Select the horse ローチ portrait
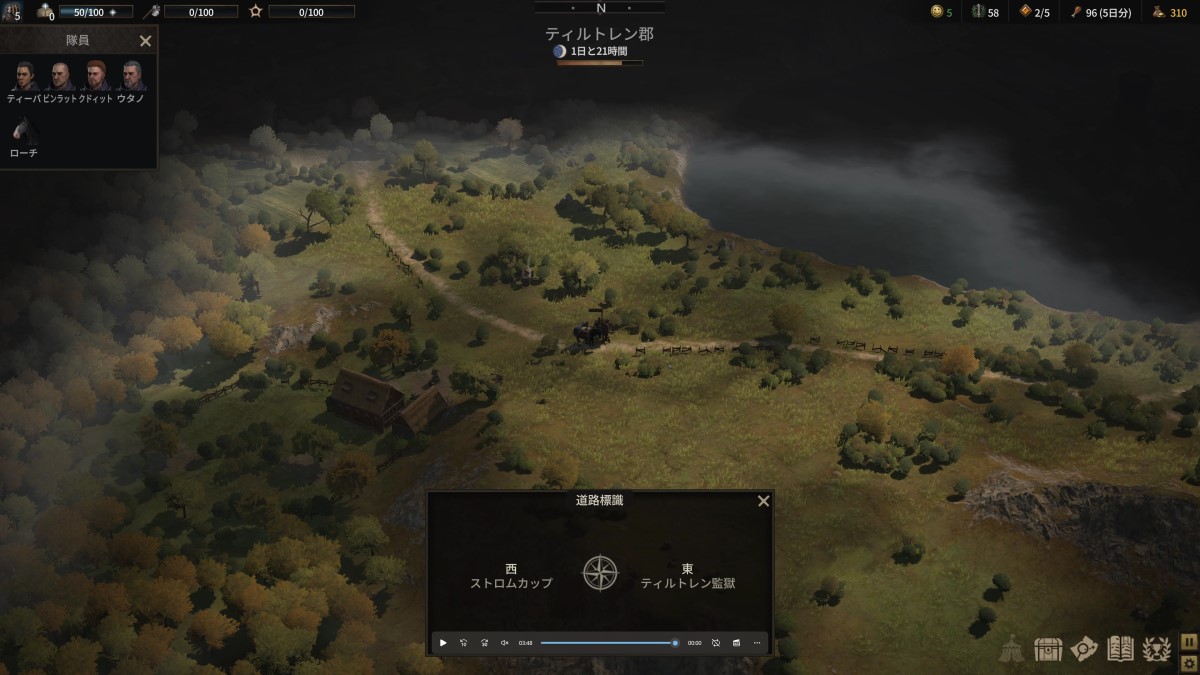Image resolution: width=1200 pixels, height=675 pixels. coord(24,130)
